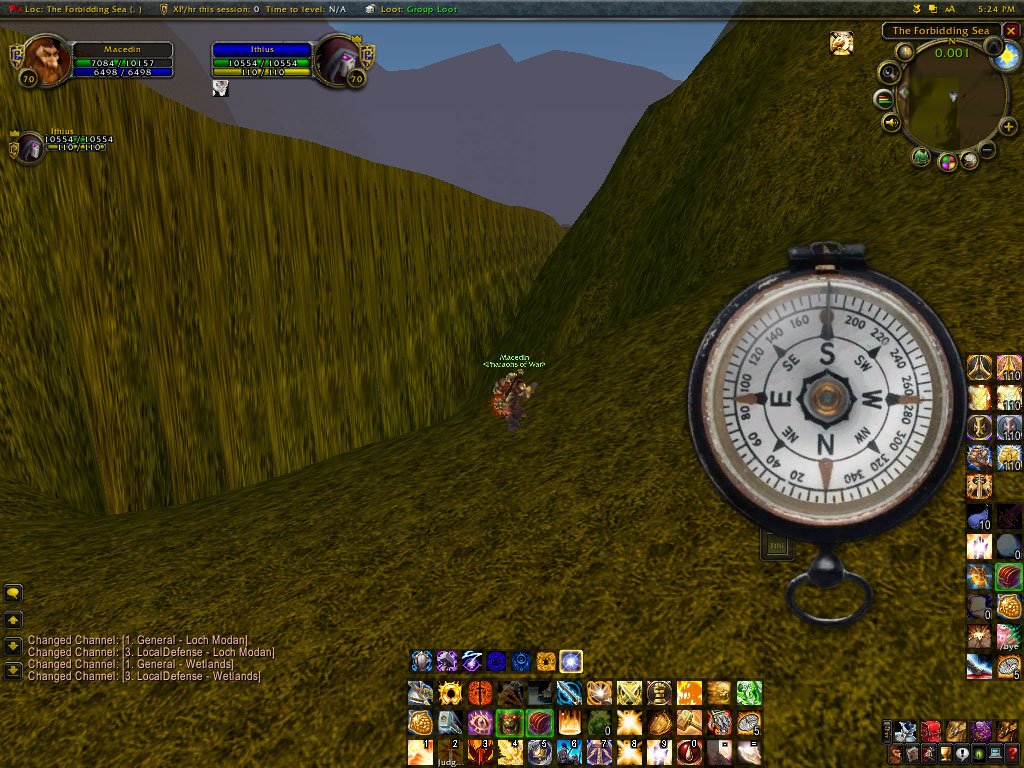Click the minimap zoom-out minus button
The image size is (1024, 768).
click(x=986, y=150)
